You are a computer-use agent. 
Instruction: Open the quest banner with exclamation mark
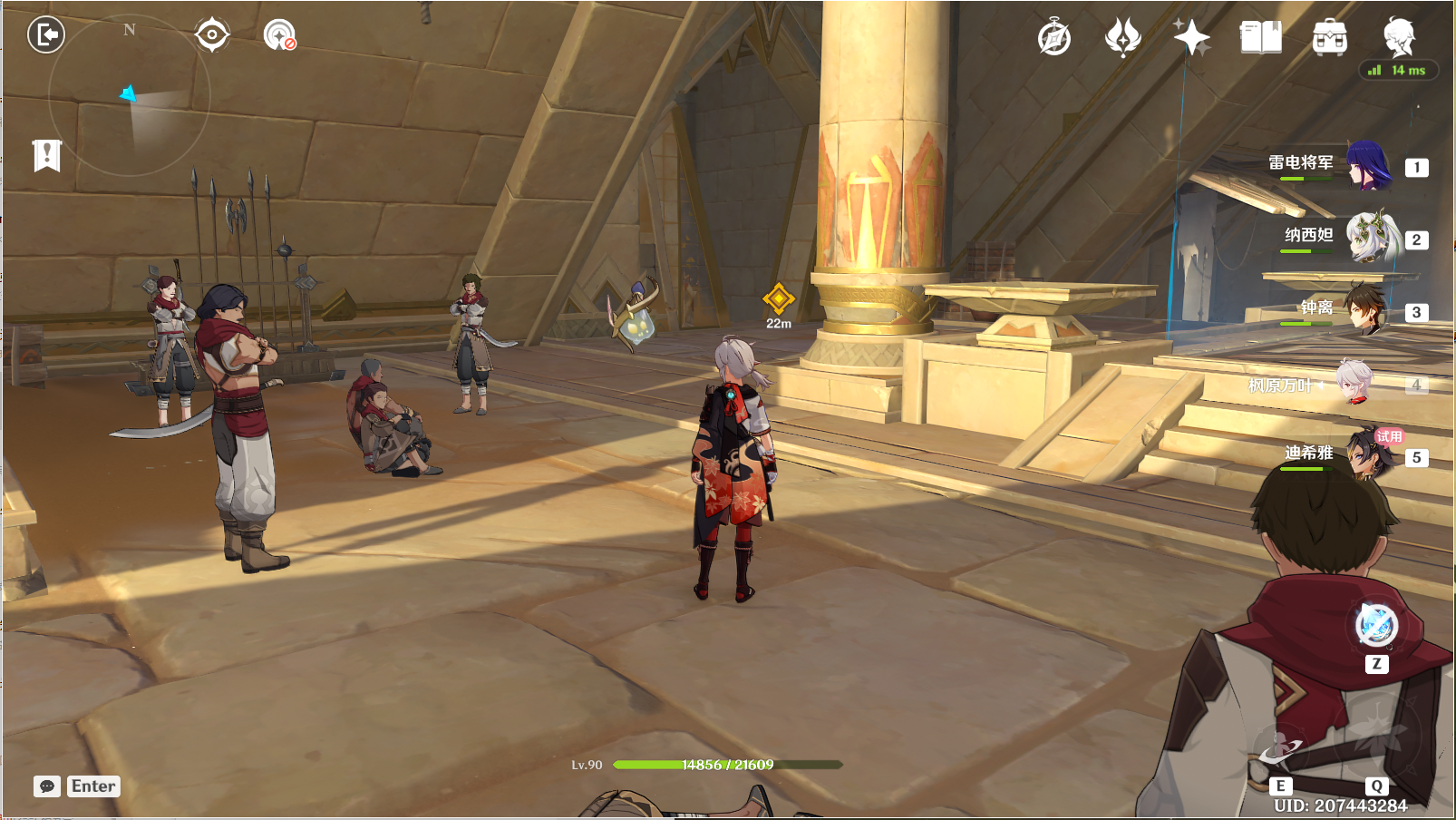47,155
